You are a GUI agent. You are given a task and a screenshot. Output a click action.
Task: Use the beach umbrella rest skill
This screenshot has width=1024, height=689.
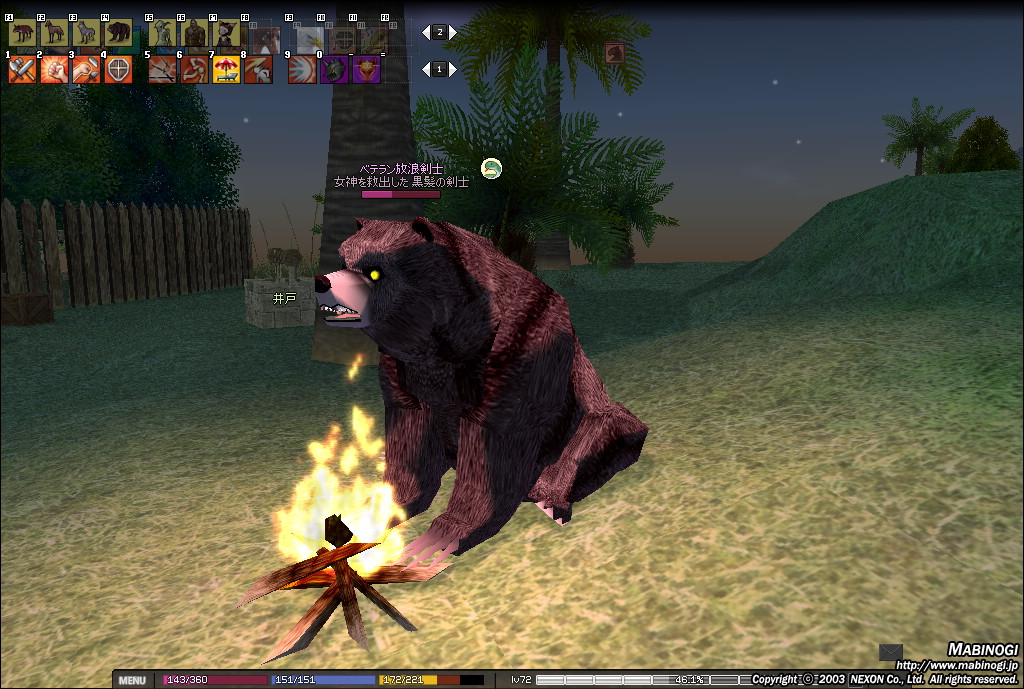(226, 70)
